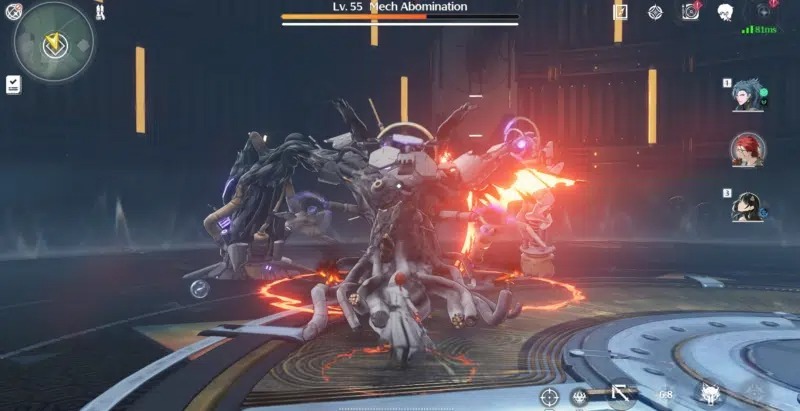Use the round beast-emblem skill button
Image resolution: width=800 pixels, height=411 pixels.
580,398
